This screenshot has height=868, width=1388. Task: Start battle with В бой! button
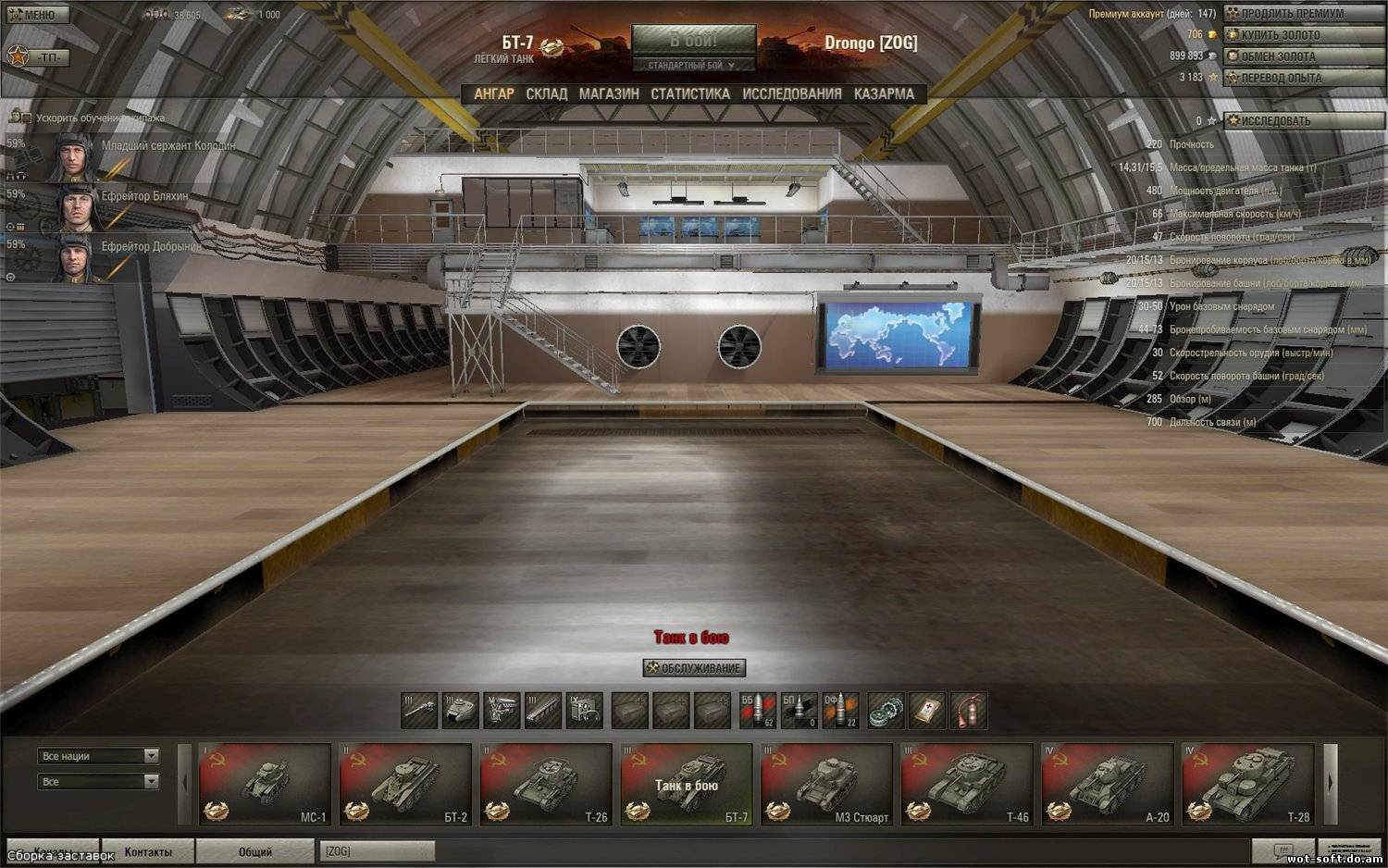(693, 42)
